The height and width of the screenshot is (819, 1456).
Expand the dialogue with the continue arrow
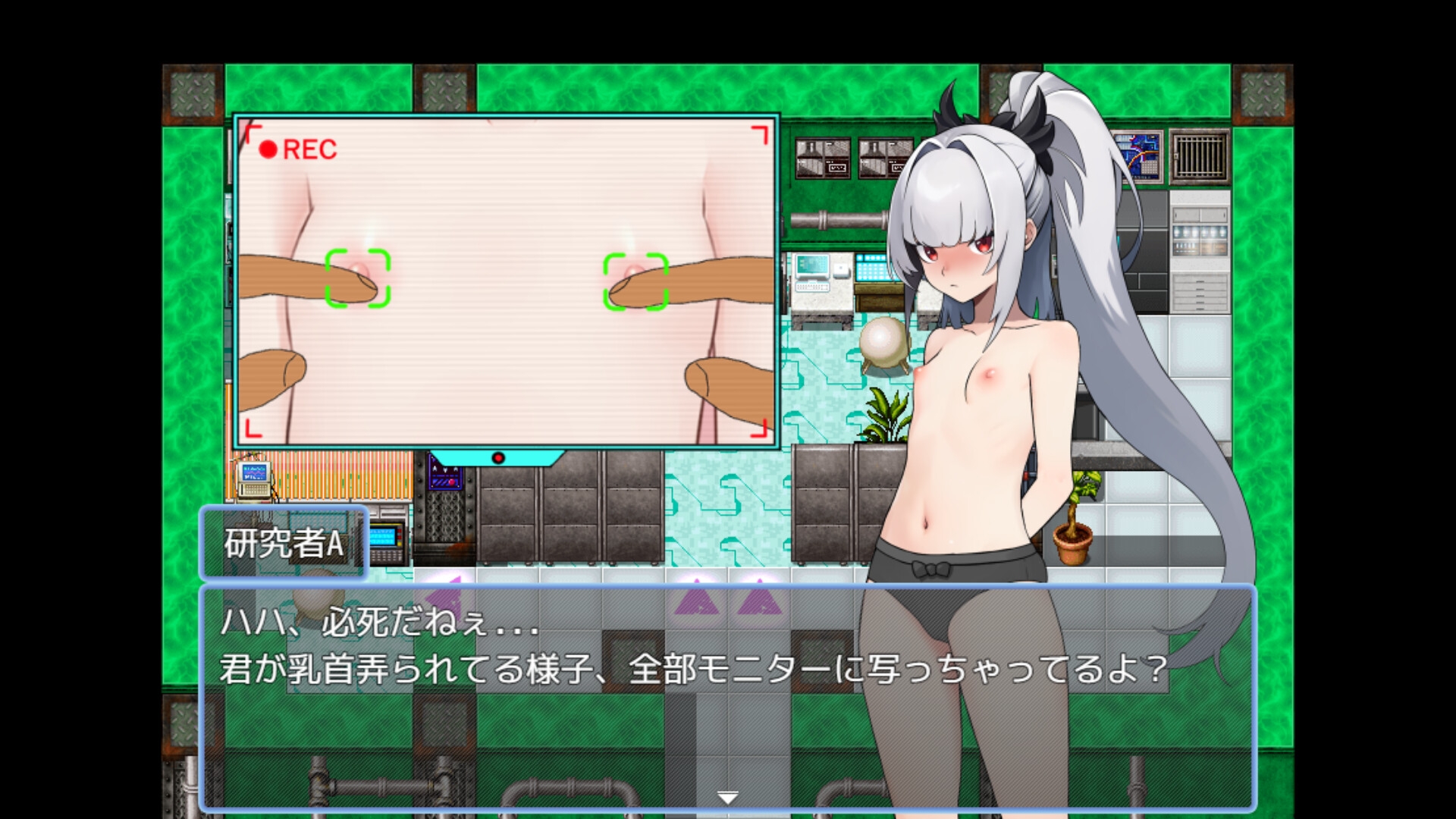728,795
